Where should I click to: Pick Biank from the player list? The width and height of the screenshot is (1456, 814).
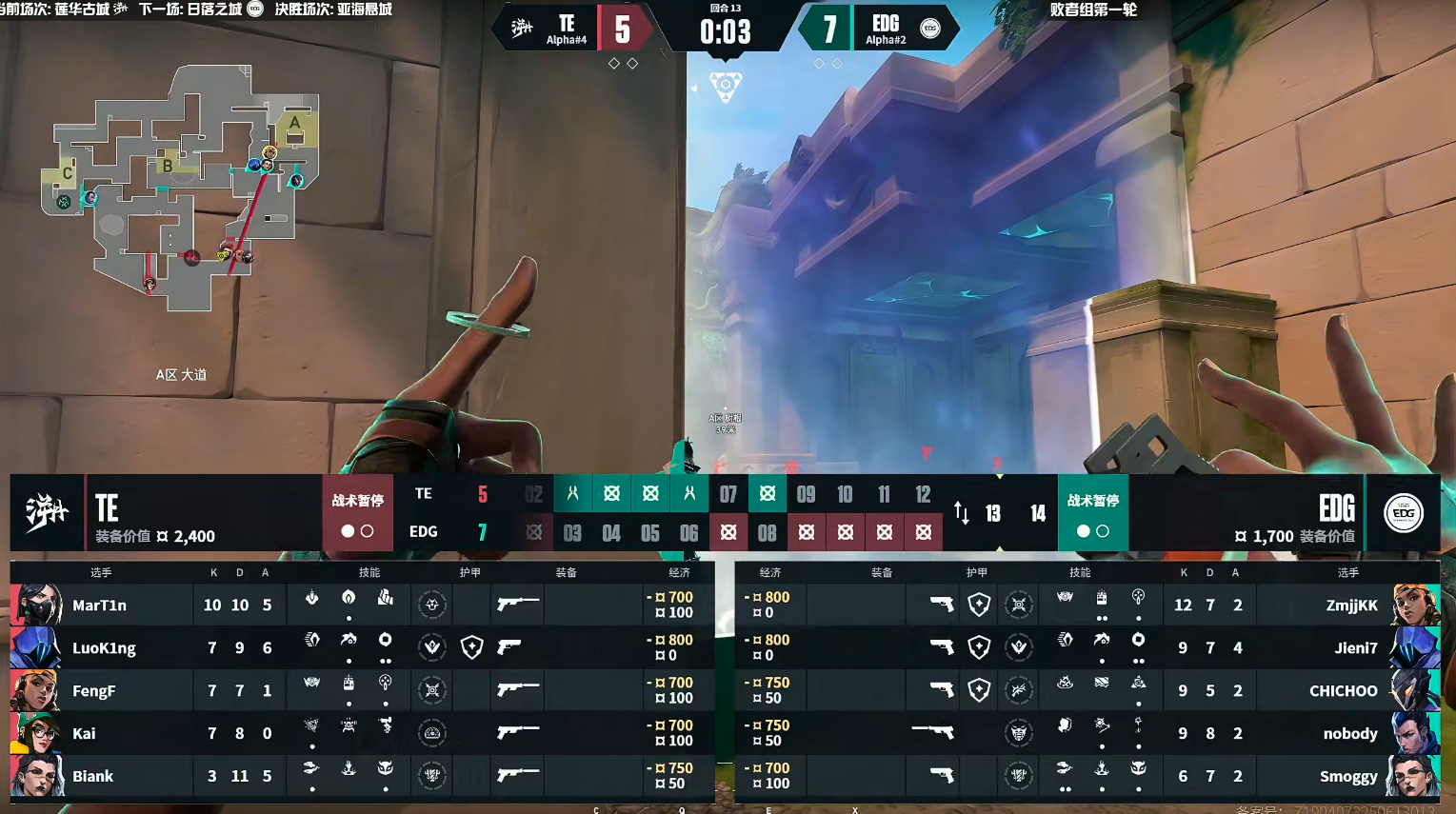point(92,777)
